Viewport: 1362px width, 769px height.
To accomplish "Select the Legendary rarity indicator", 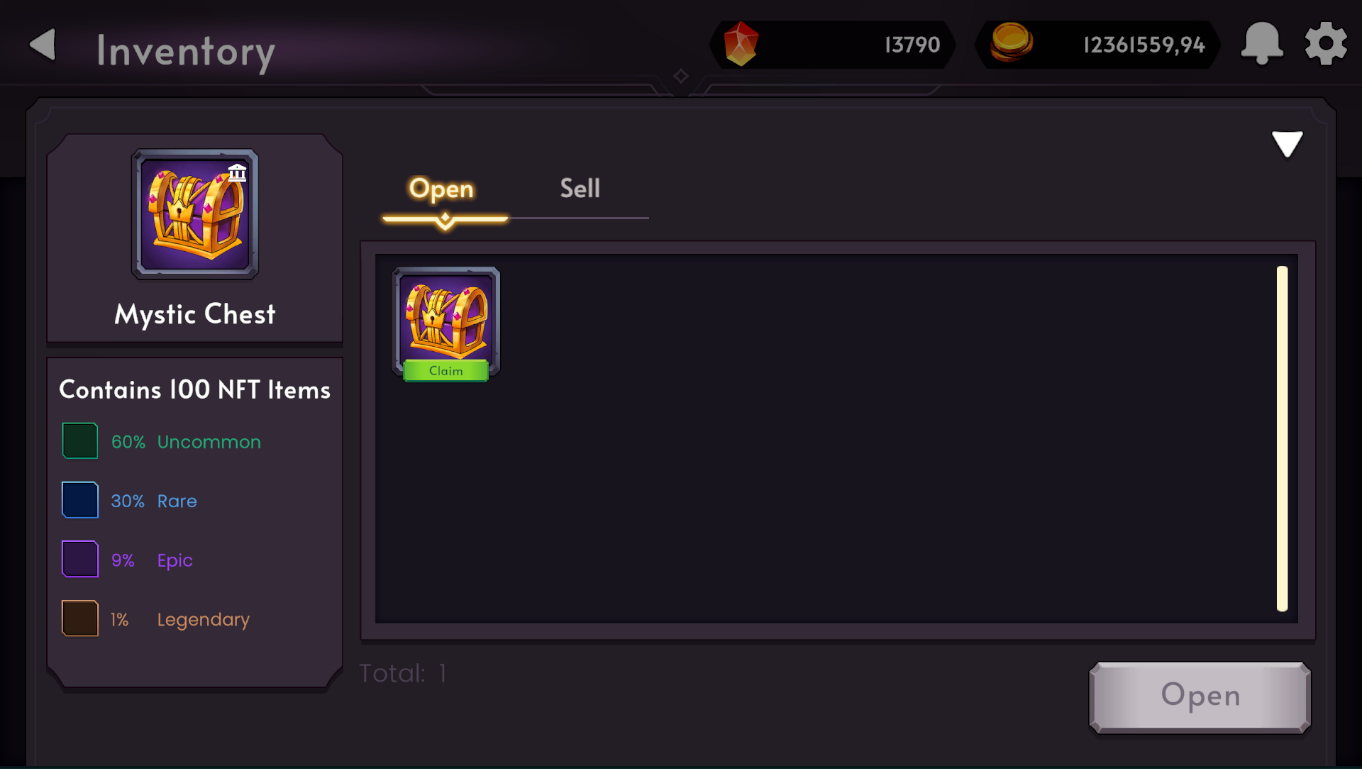I will click(79, 618).
